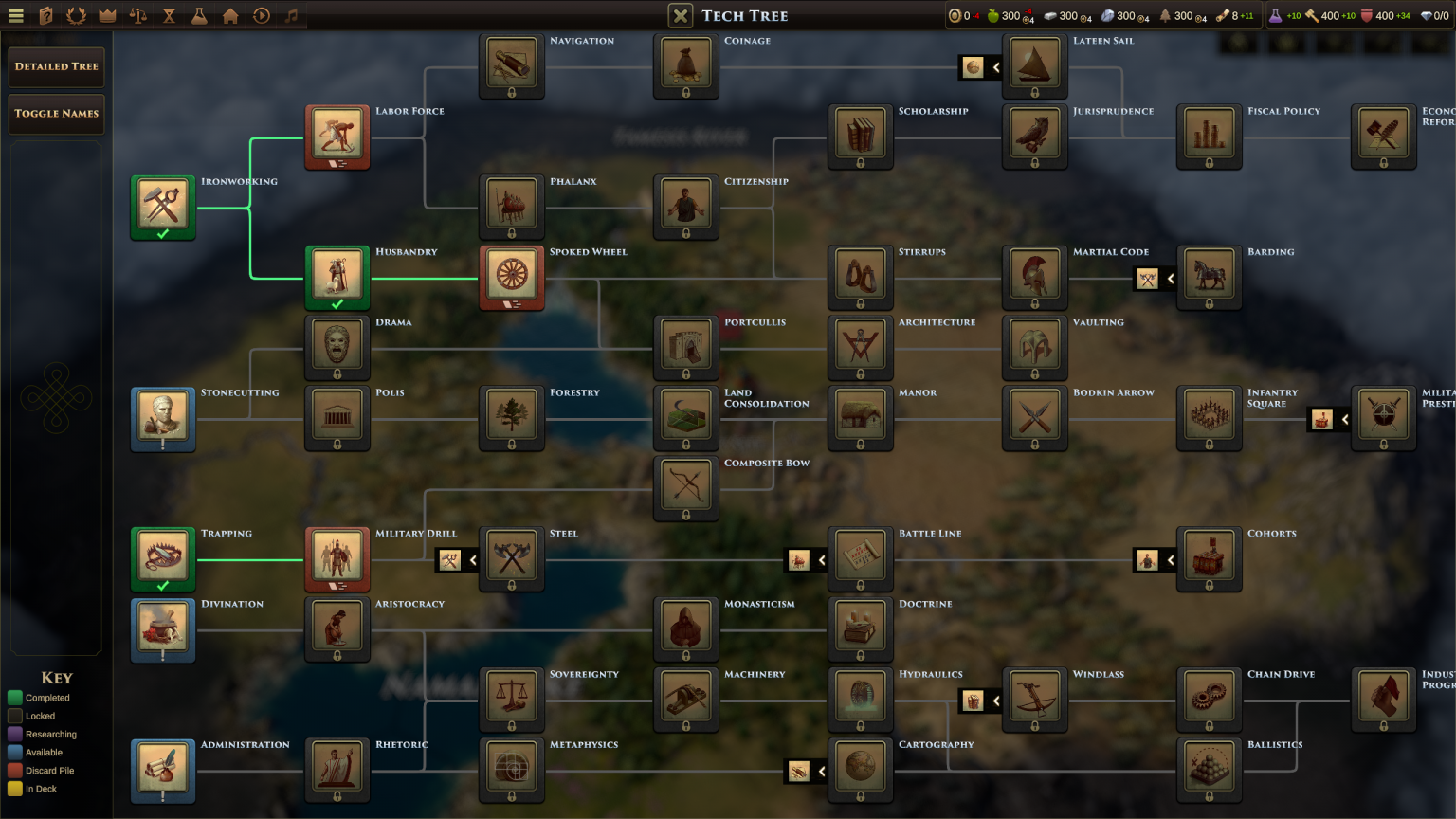Screen dimensions: 1456x819
Task: Select the Husbandry technology node
Action: (x=337, y=278)
